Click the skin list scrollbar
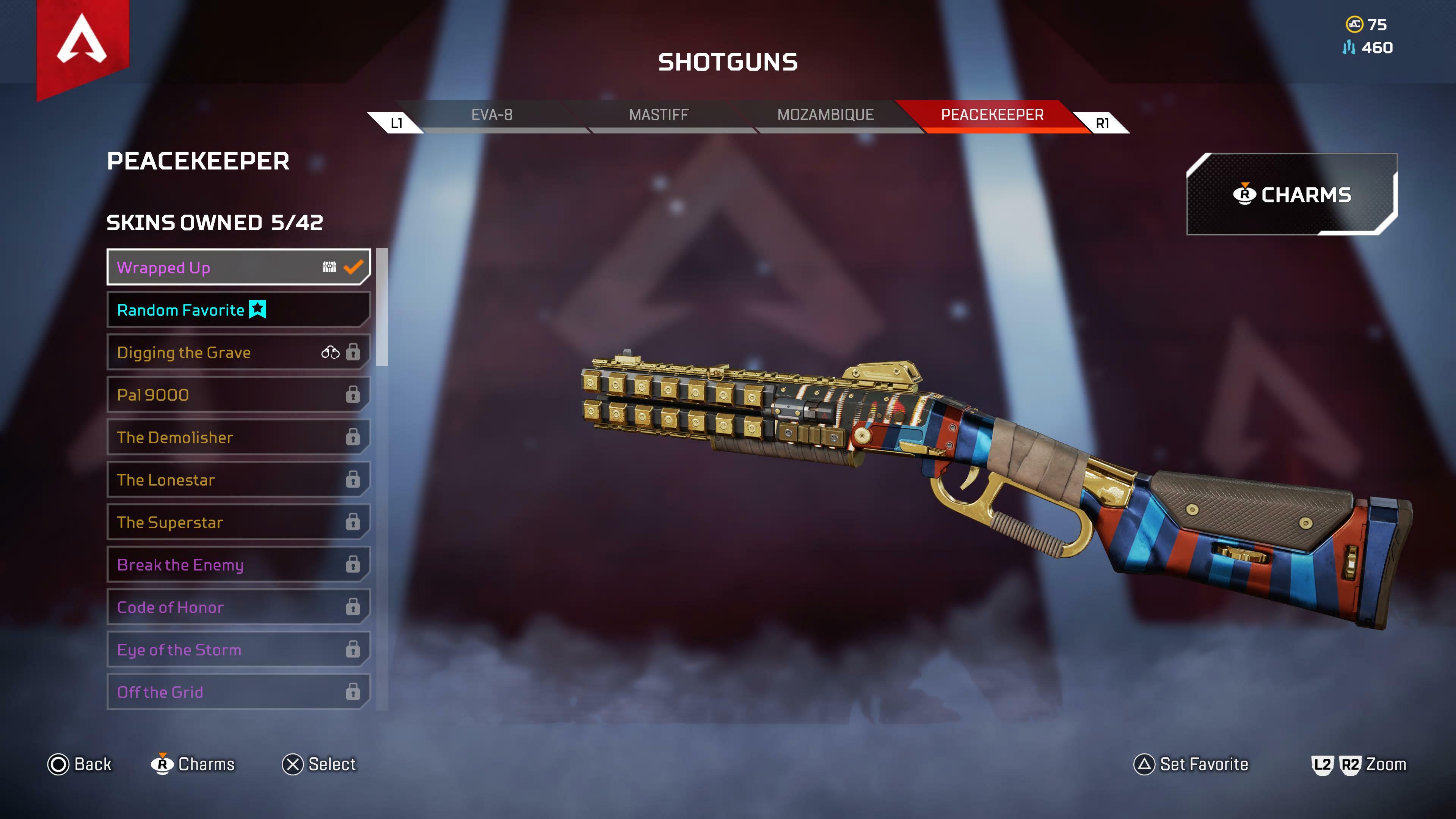Image resolution: width=1456 pixels, height=819 pixels. 382,308
